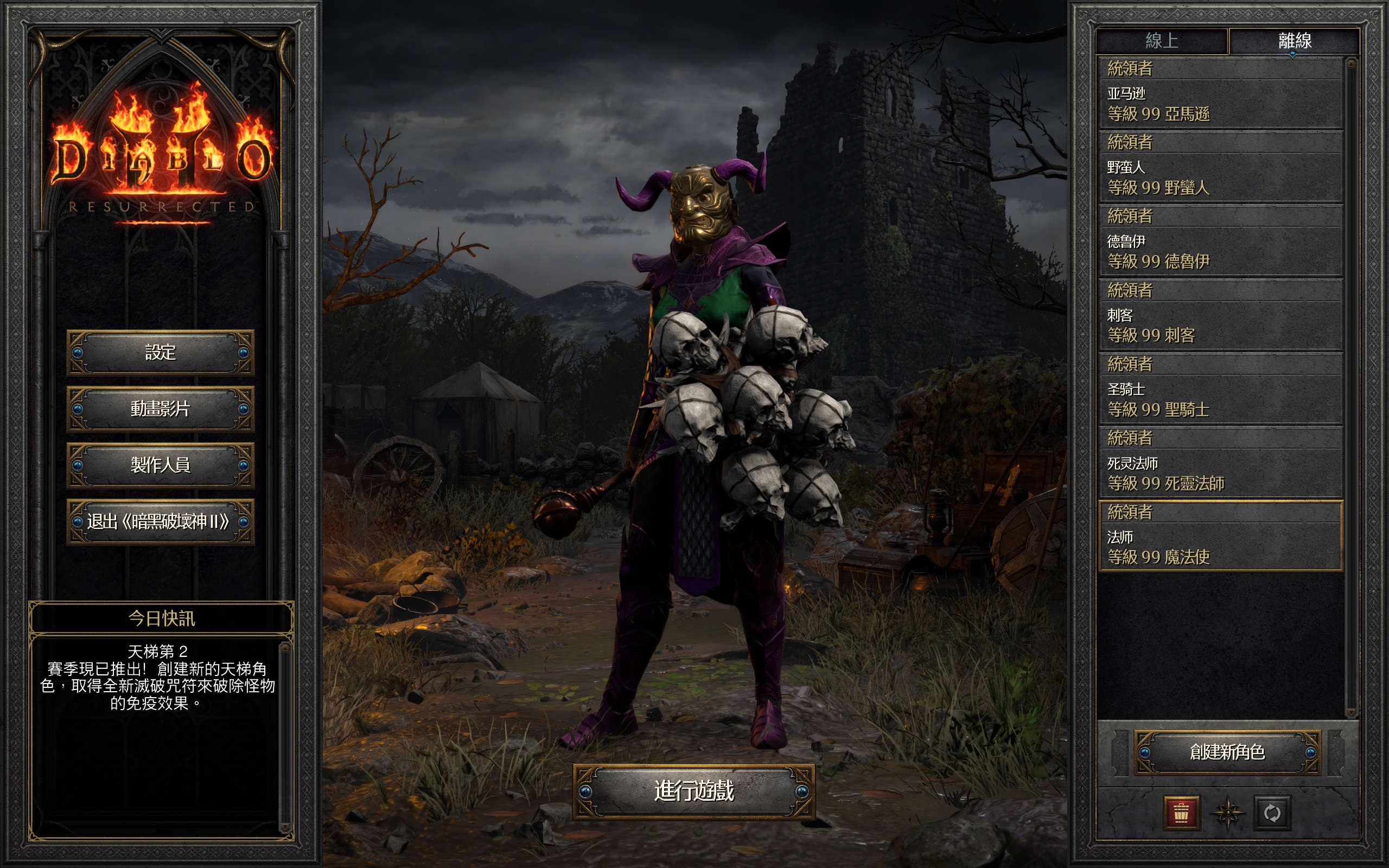Click 創建新角色 to create a character

point(1227,752)
